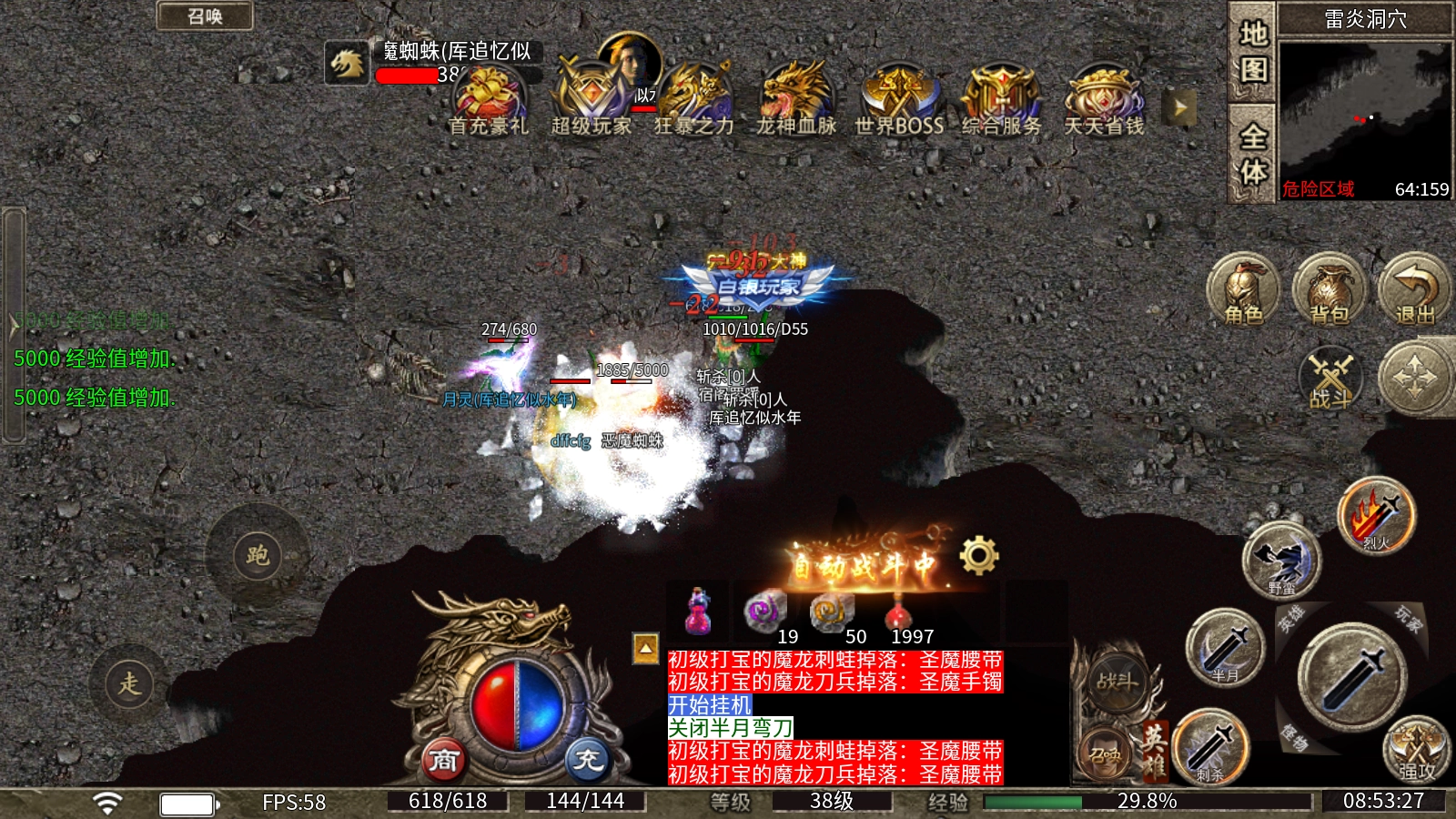1456x819 pixels.
Task: Toggle the 半月 half-moon skill
Action: tap(1225, 648)
